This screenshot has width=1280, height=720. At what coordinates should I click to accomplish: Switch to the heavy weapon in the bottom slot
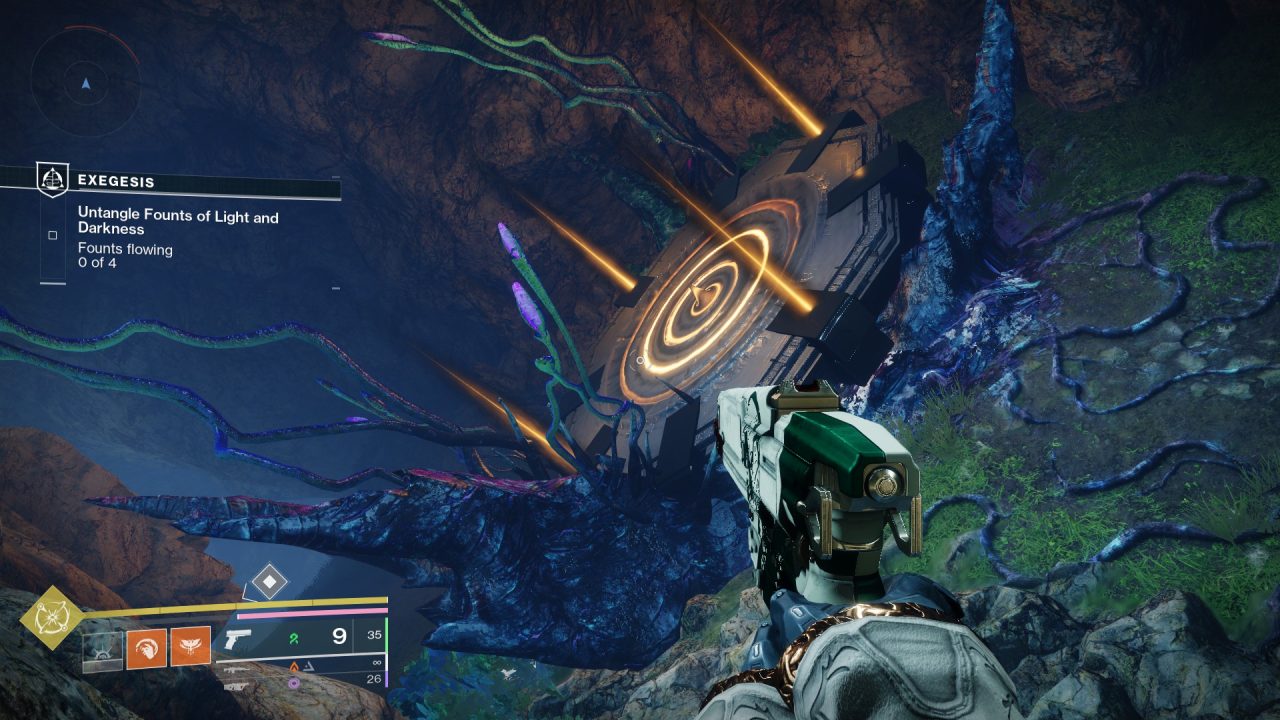click(236, 686)
